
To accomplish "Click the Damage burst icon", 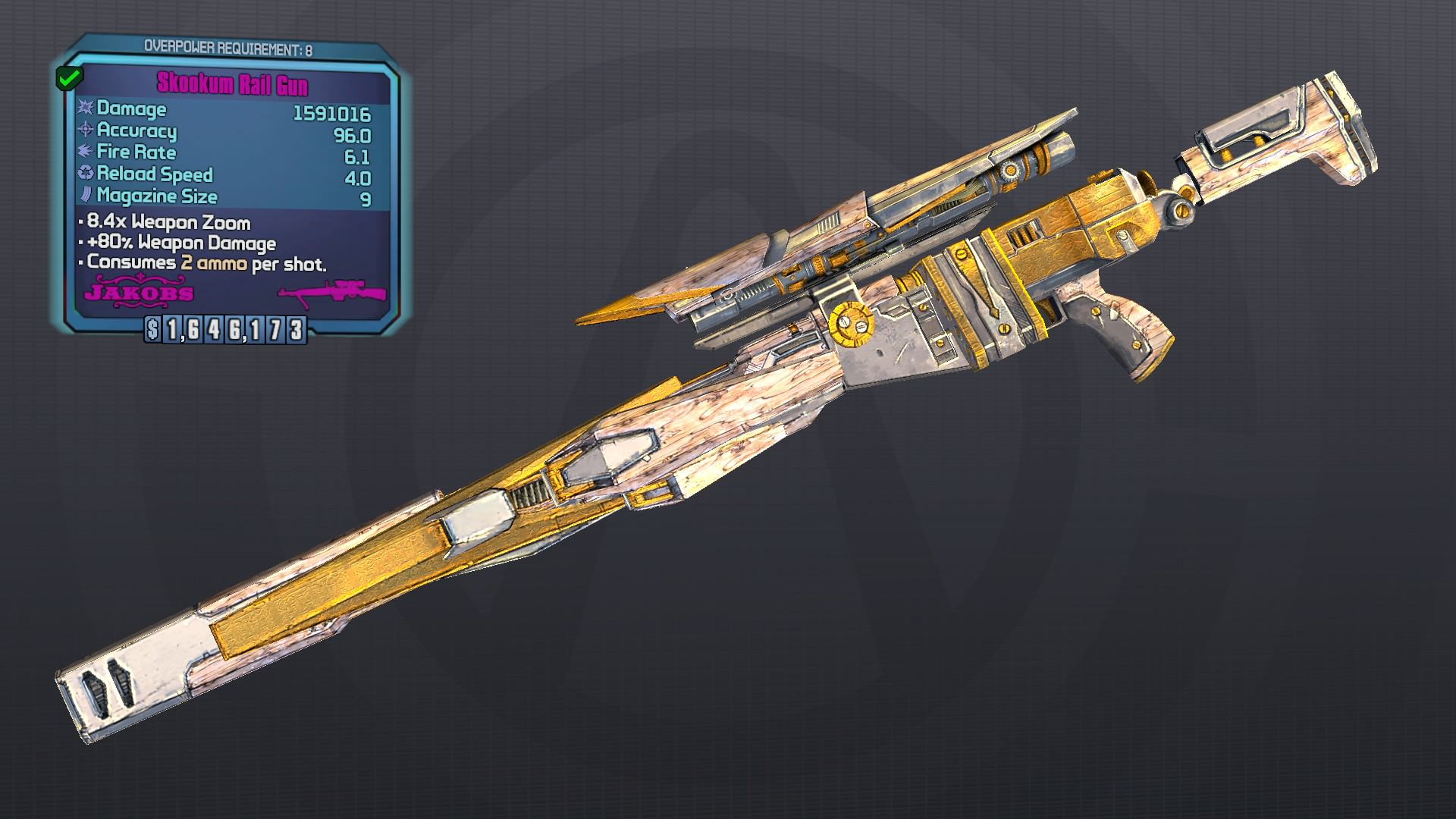I will [86, 109].
